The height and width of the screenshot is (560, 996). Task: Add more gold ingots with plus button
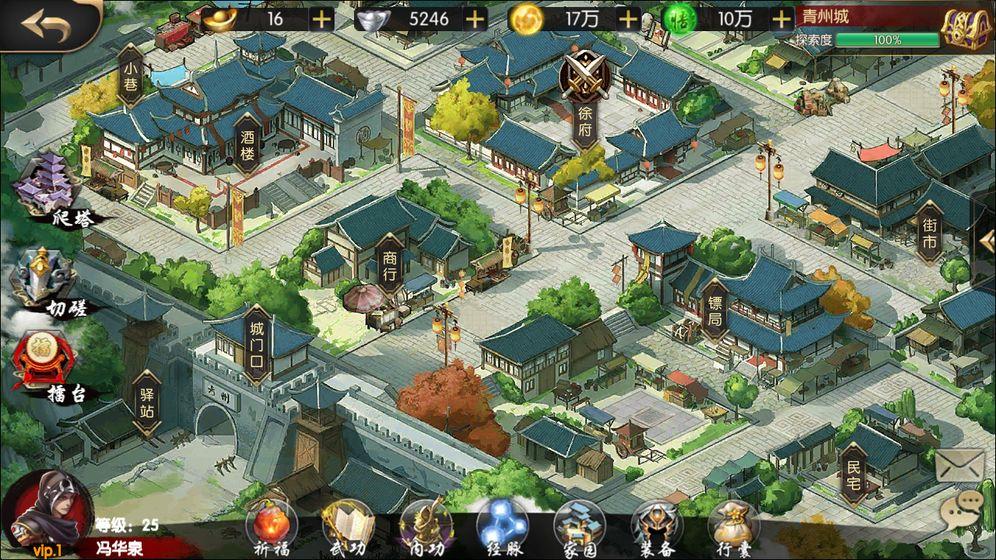pos(321,18)
